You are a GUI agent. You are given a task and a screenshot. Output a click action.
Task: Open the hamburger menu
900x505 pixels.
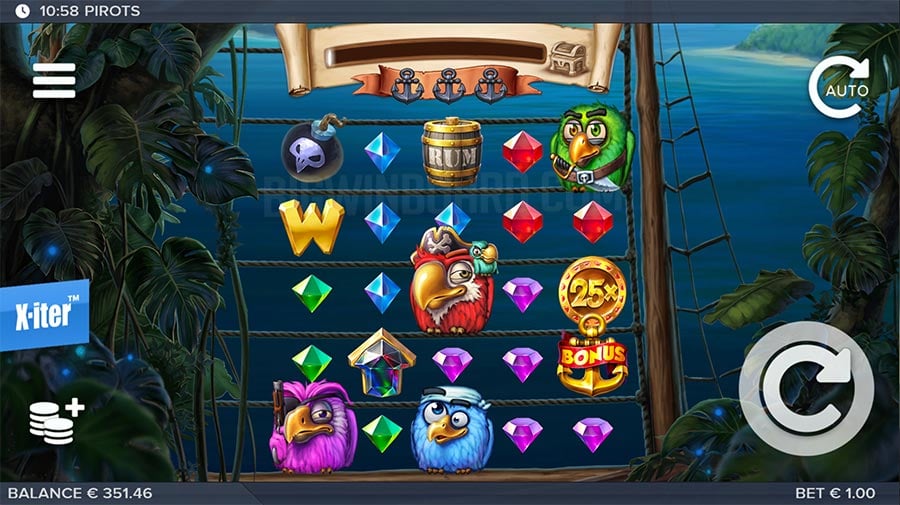[54, 80]
